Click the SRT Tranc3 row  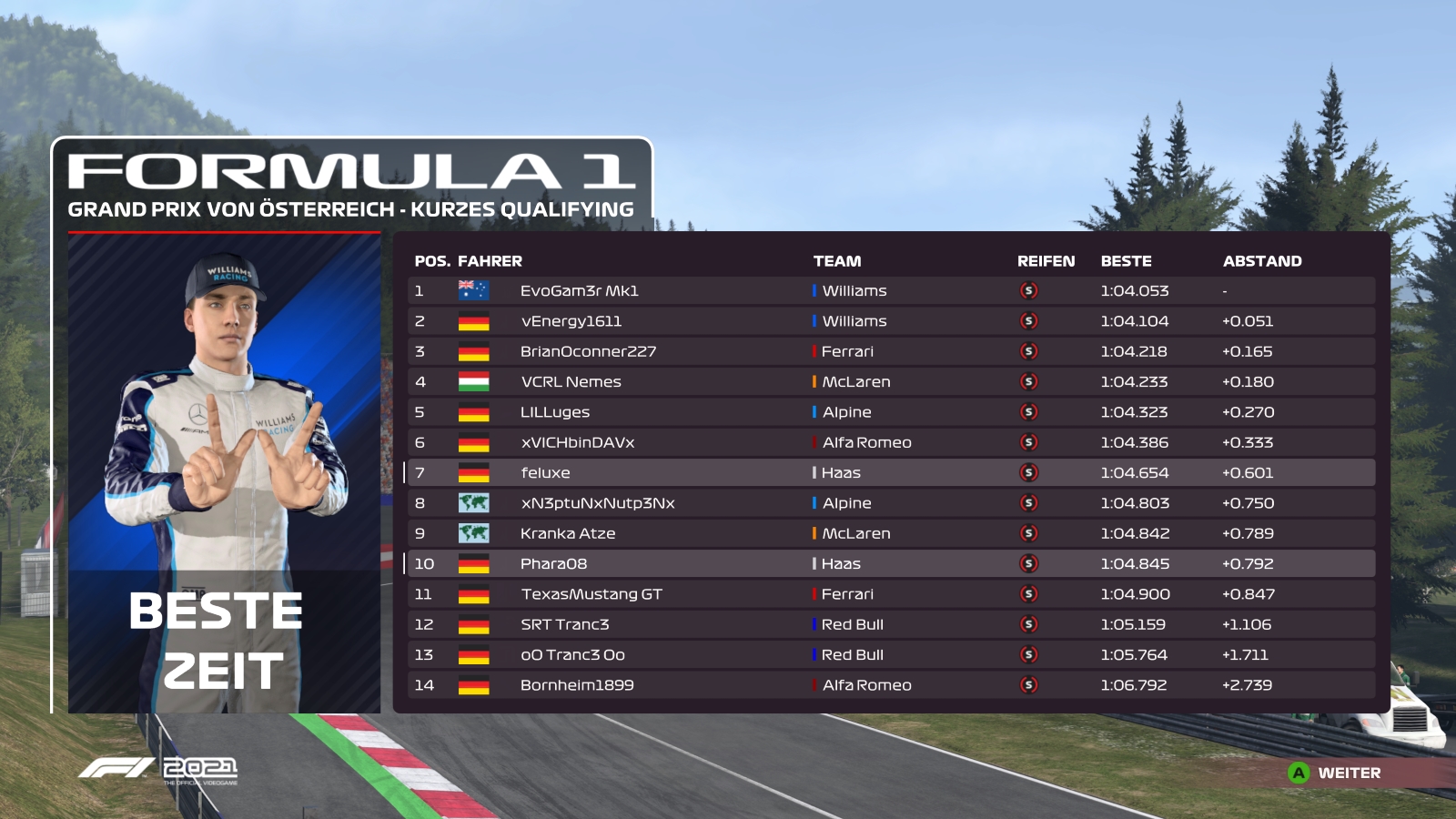(564, 624)
